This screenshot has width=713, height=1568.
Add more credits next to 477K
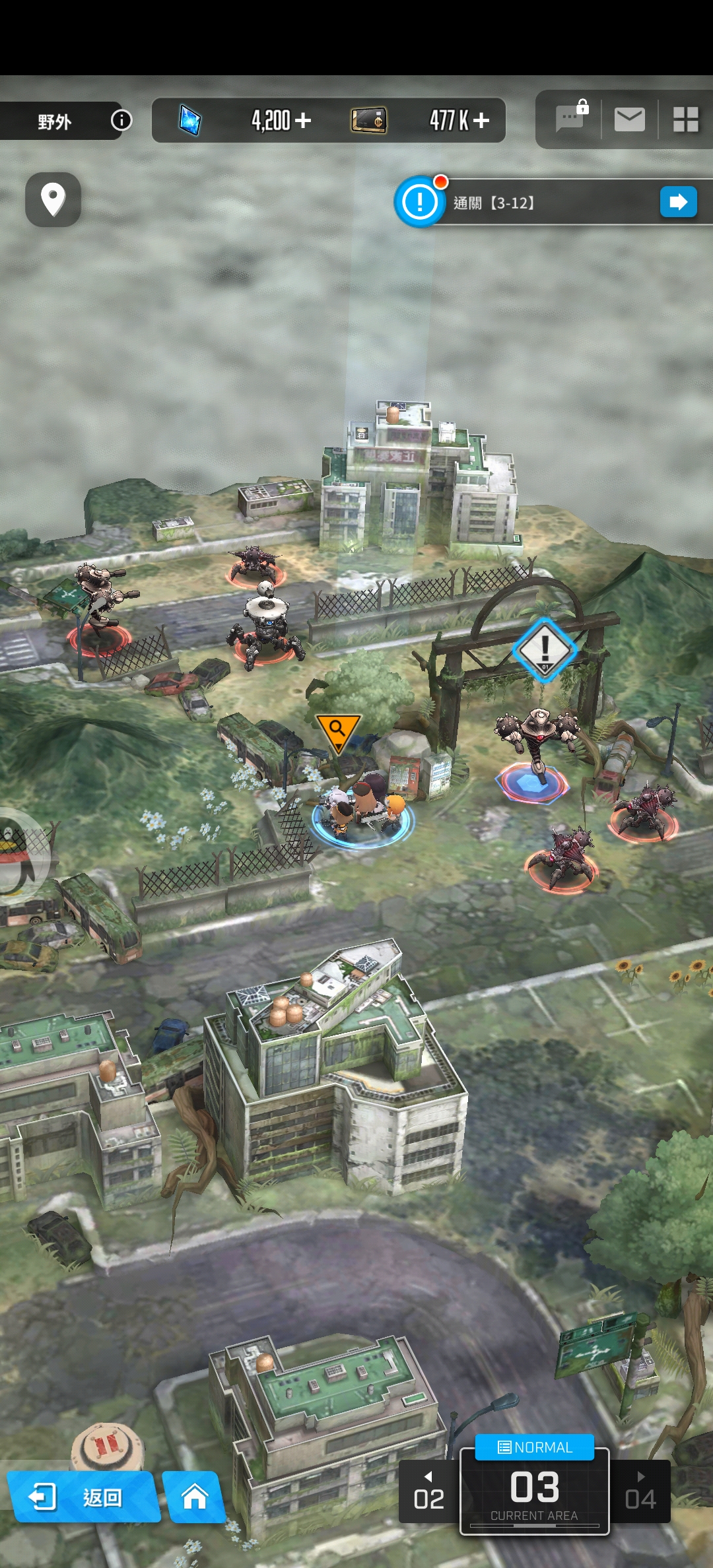coord(481,120)
